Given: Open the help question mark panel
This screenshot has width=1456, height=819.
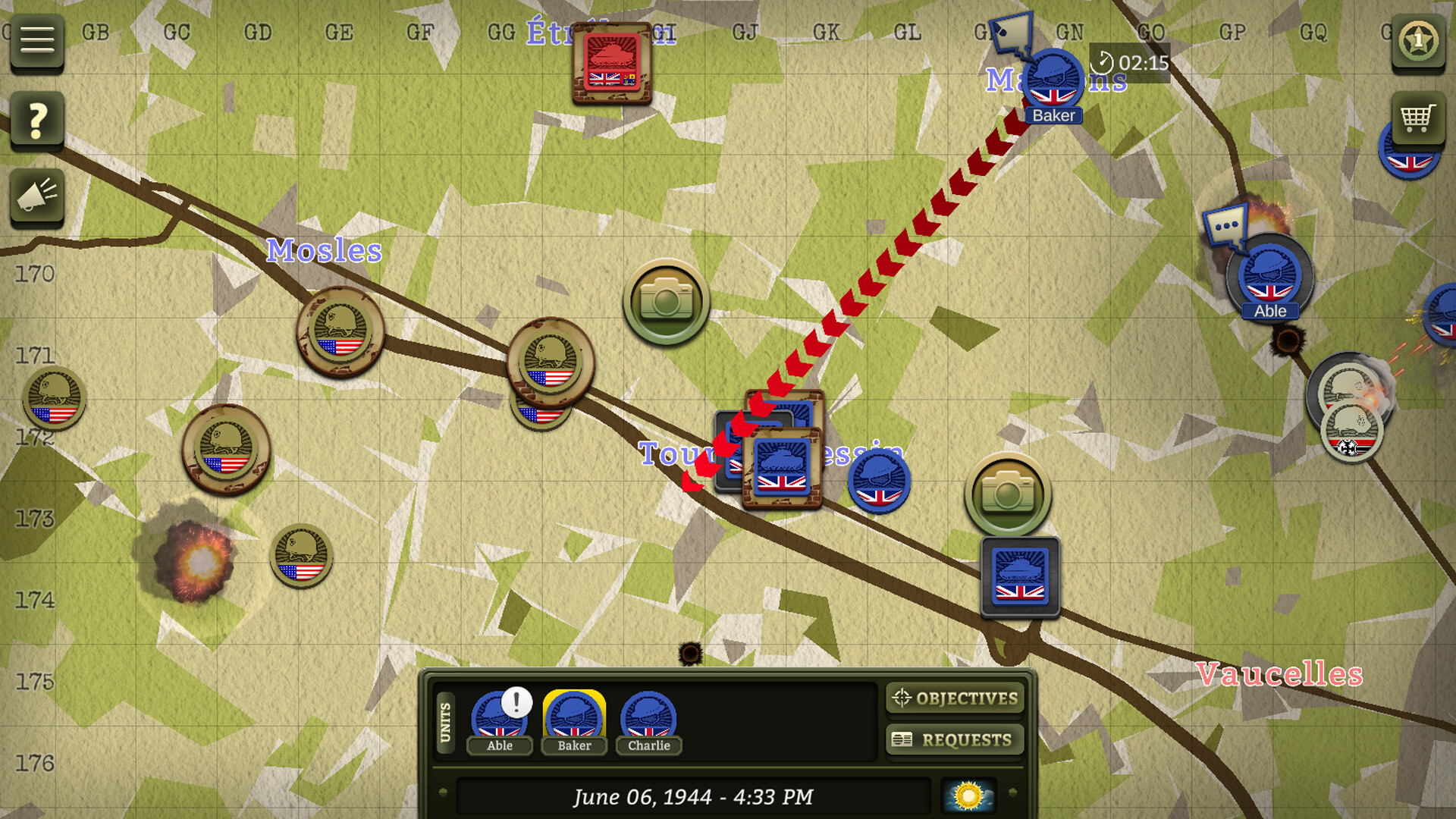Looking at the screenshot, I should pyautogui.click(x=36, y=120).
